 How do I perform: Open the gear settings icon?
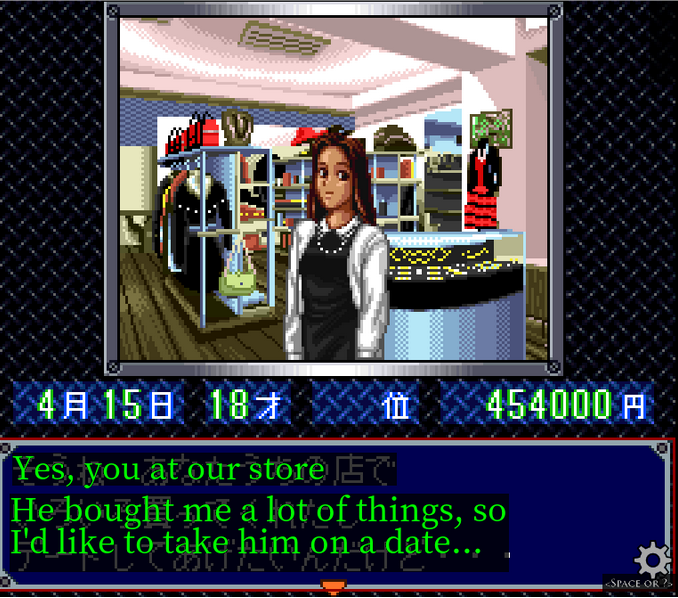click(x=653, y=558)
